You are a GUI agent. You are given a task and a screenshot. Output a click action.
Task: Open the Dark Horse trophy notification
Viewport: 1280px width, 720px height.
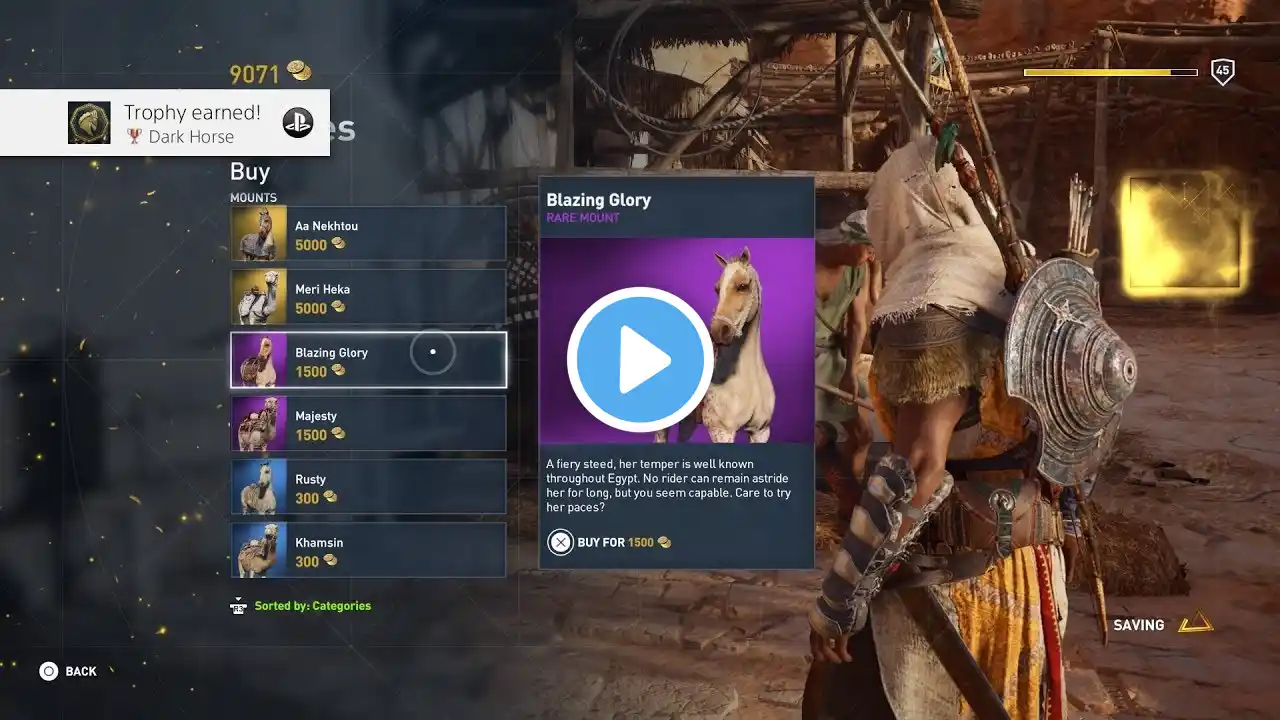tap(165, 123)
